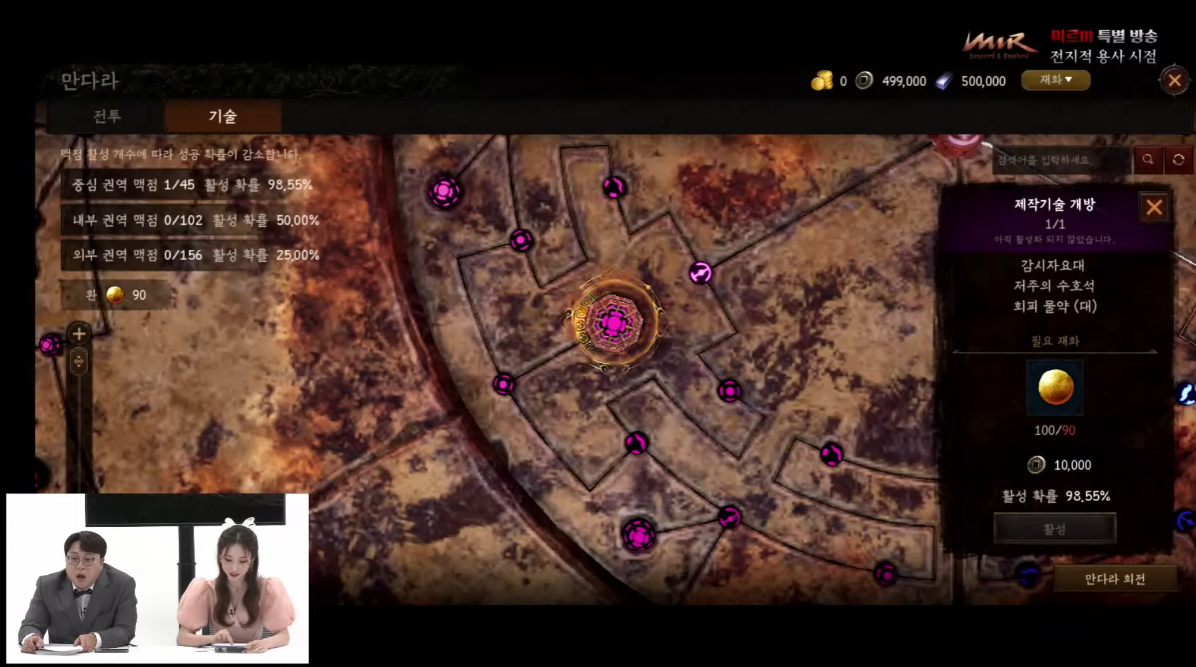Close the 제작기술 개방 detail panel

point(1154,208)
